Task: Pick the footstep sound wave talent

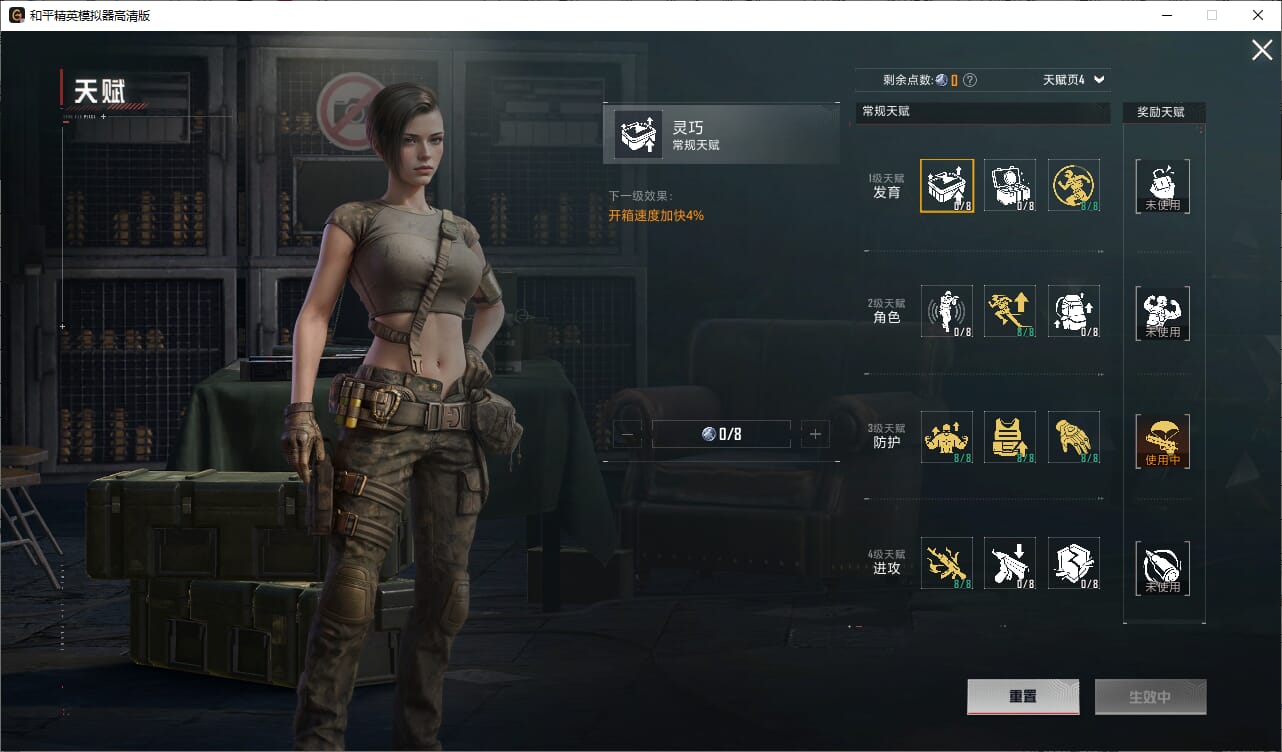Action: pos(946,311)
